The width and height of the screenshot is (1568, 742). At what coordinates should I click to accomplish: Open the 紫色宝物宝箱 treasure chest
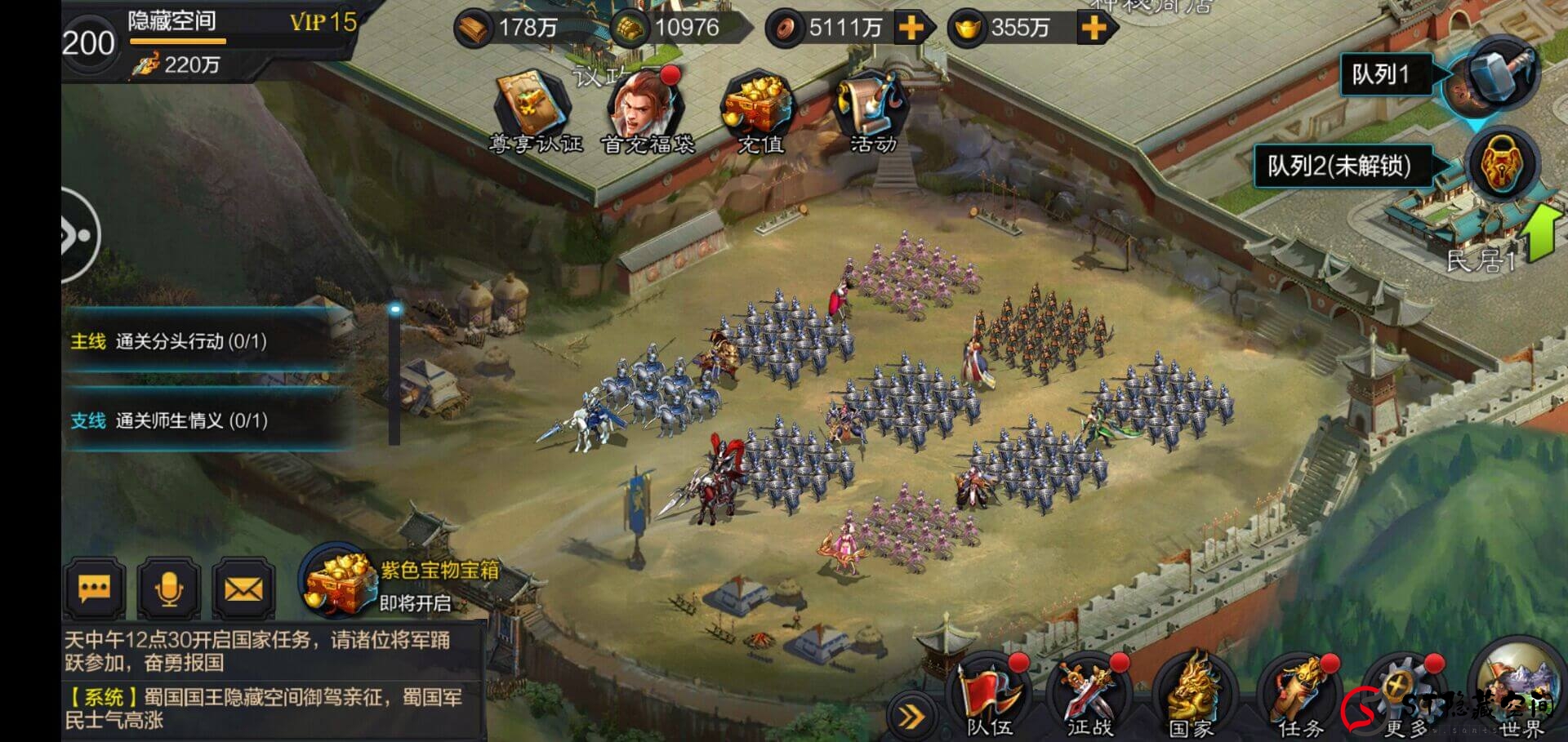[x=336, y=584]
